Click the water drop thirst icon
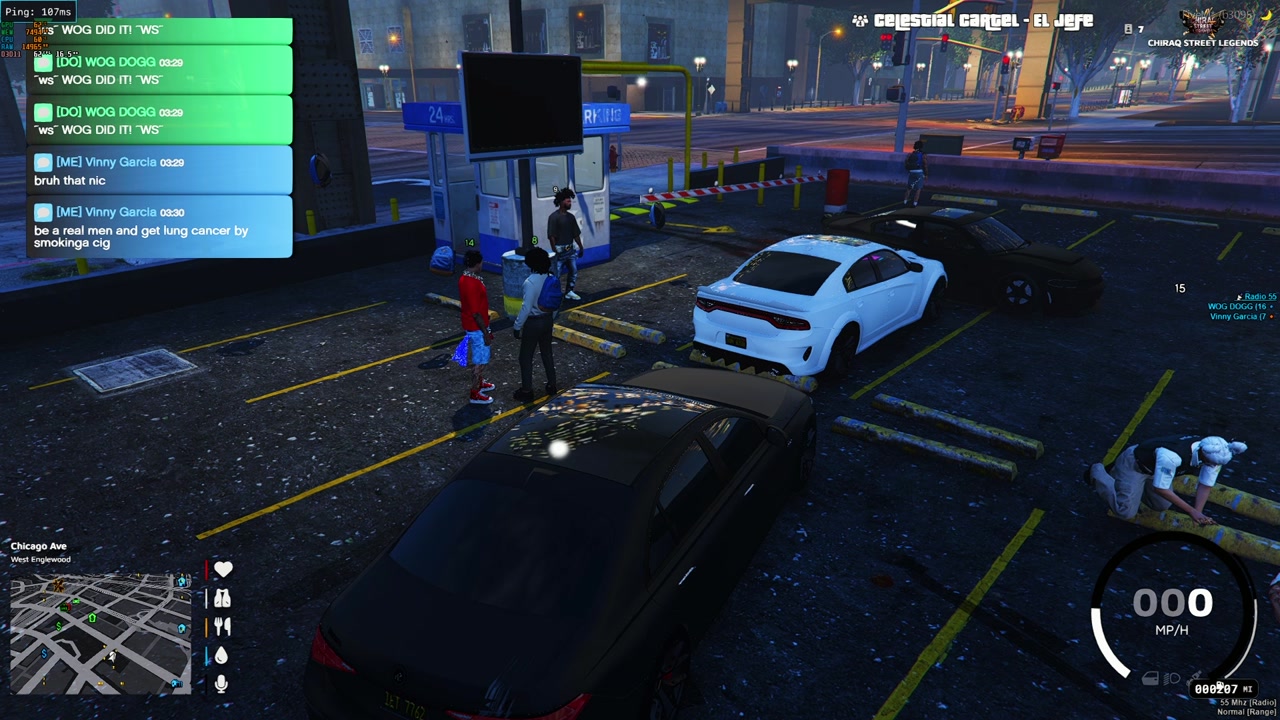 [222, 655]
